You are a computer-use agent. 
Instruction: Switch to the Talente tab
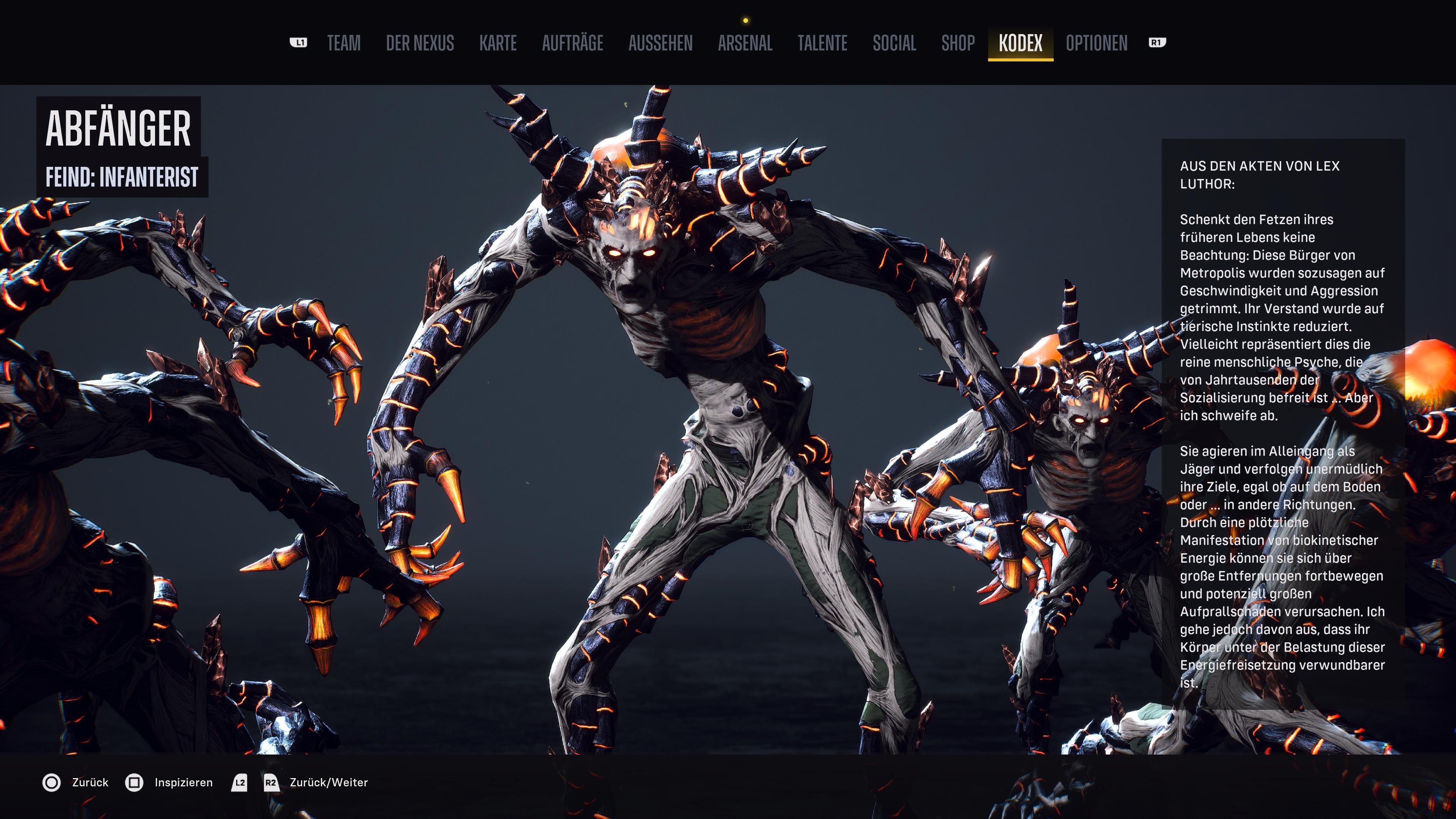tap(822, 43)
